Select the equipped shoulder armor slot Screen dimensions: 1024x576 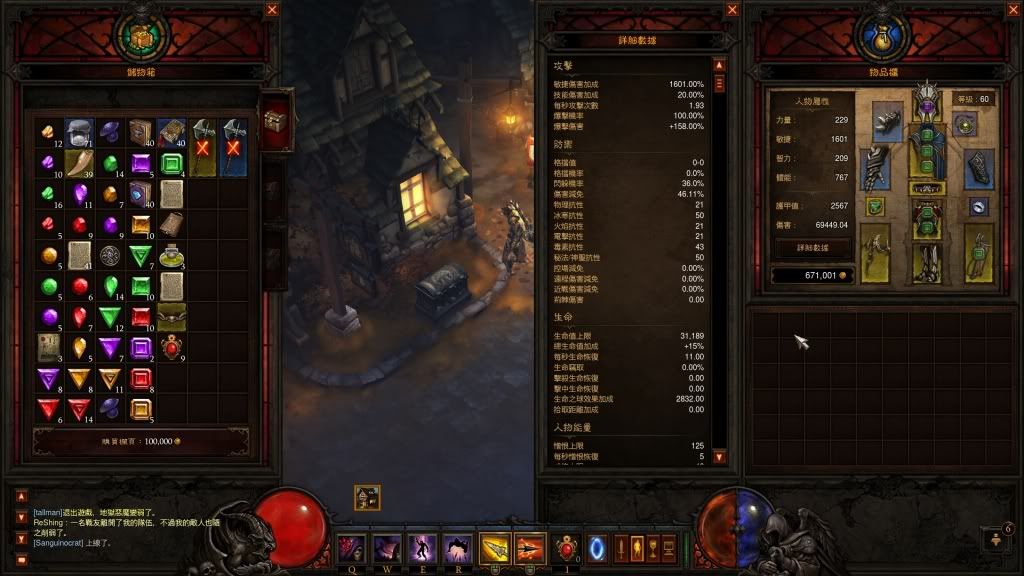(885, 122)
